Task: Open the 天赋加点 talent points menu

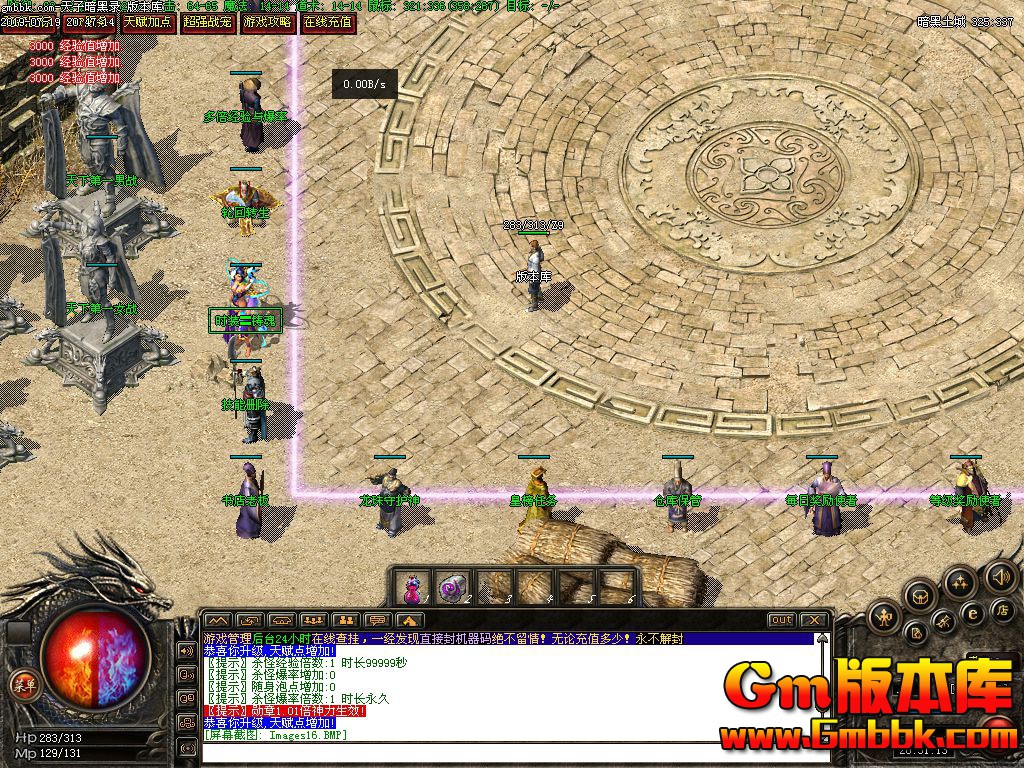Action: (148, 20)
